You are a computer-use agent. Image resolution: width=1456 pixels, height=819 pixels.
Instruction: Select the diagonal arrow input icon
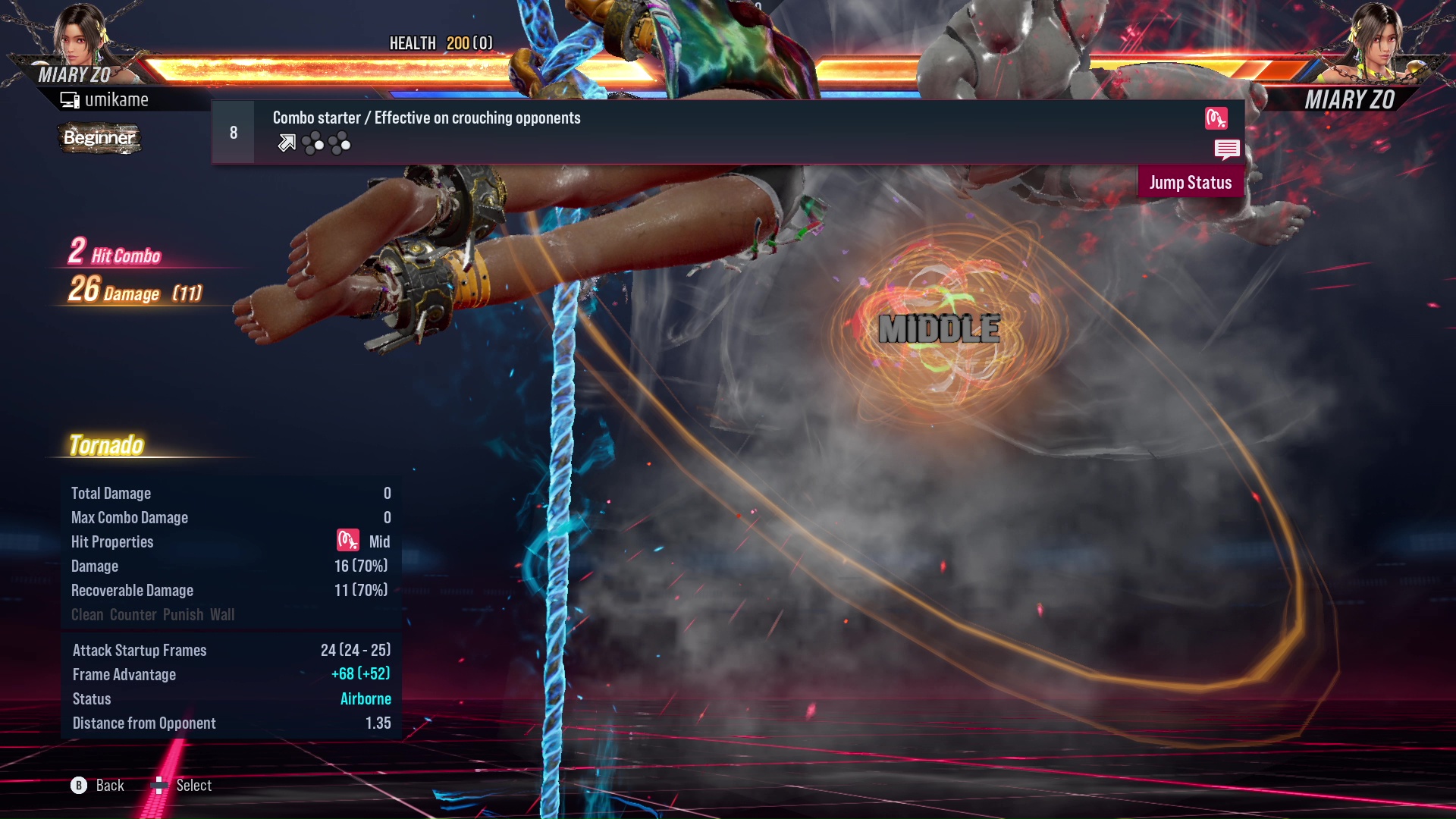point(287,143)
